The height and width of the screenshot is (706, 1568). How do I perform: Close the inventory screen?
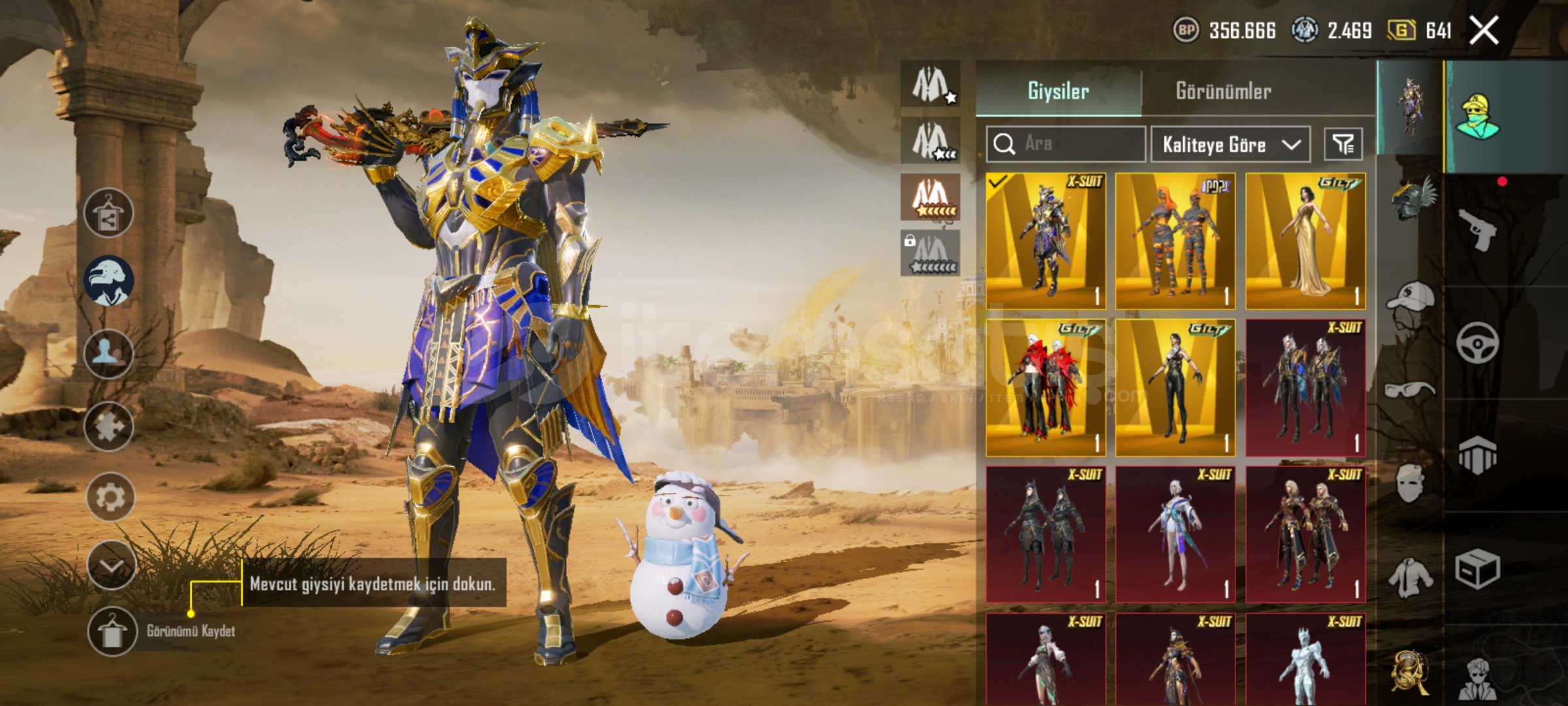(x=1484, y=30)
